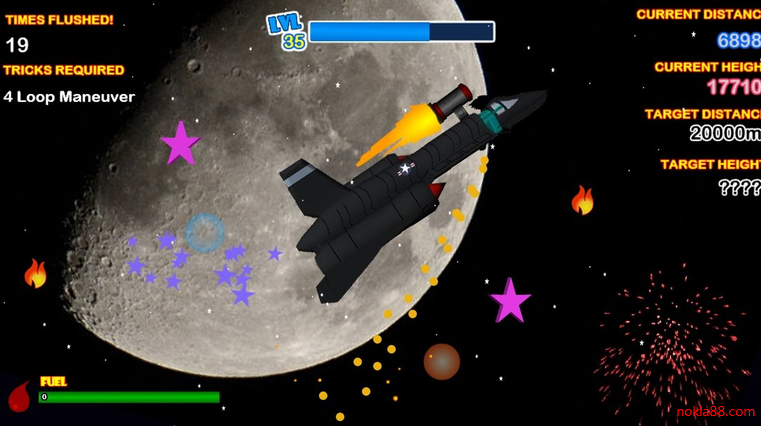Click the LVL 35 level badge
The height and width of the screenshot is (426, 761).
tap(289, 32)
